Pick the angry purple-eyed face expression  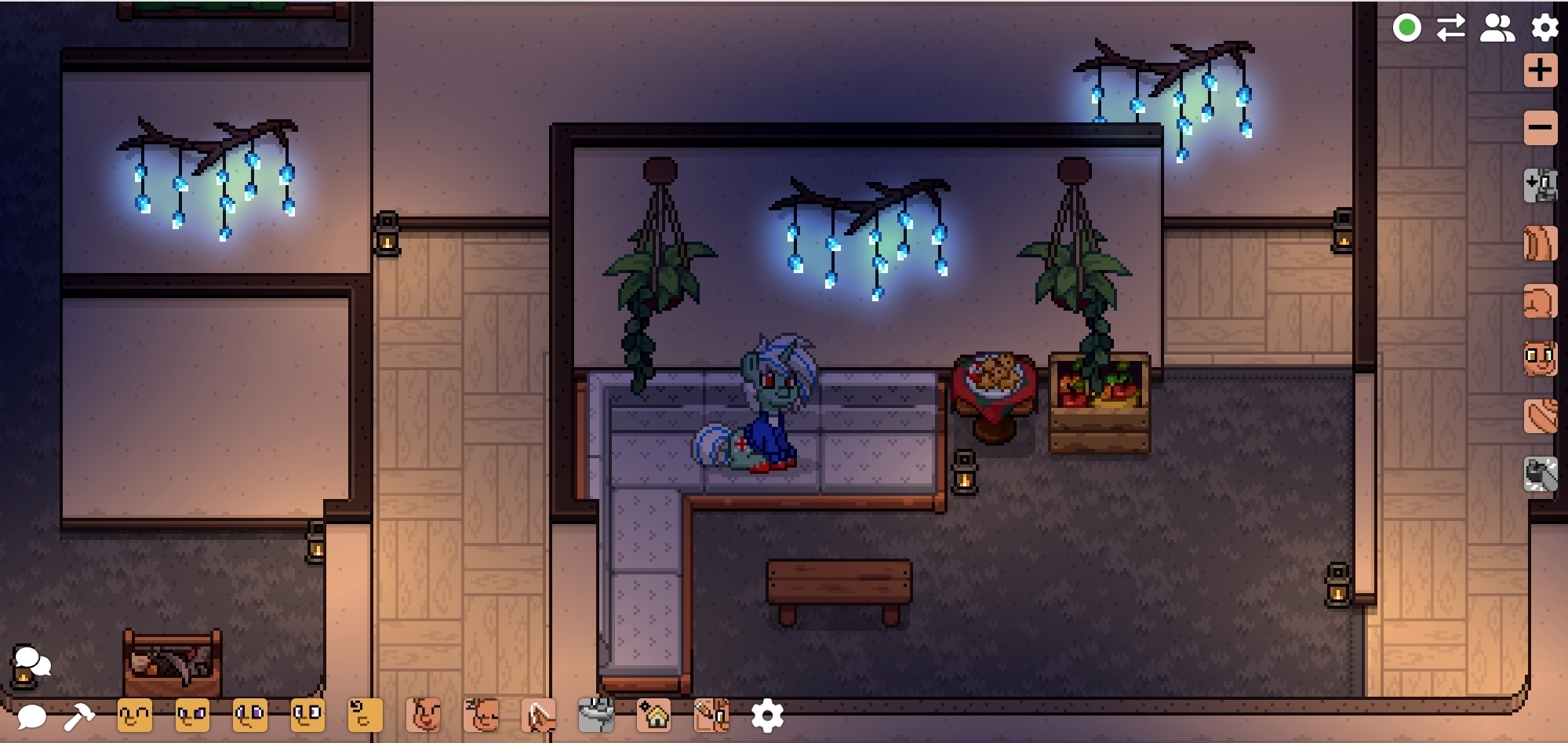point(192,716)
